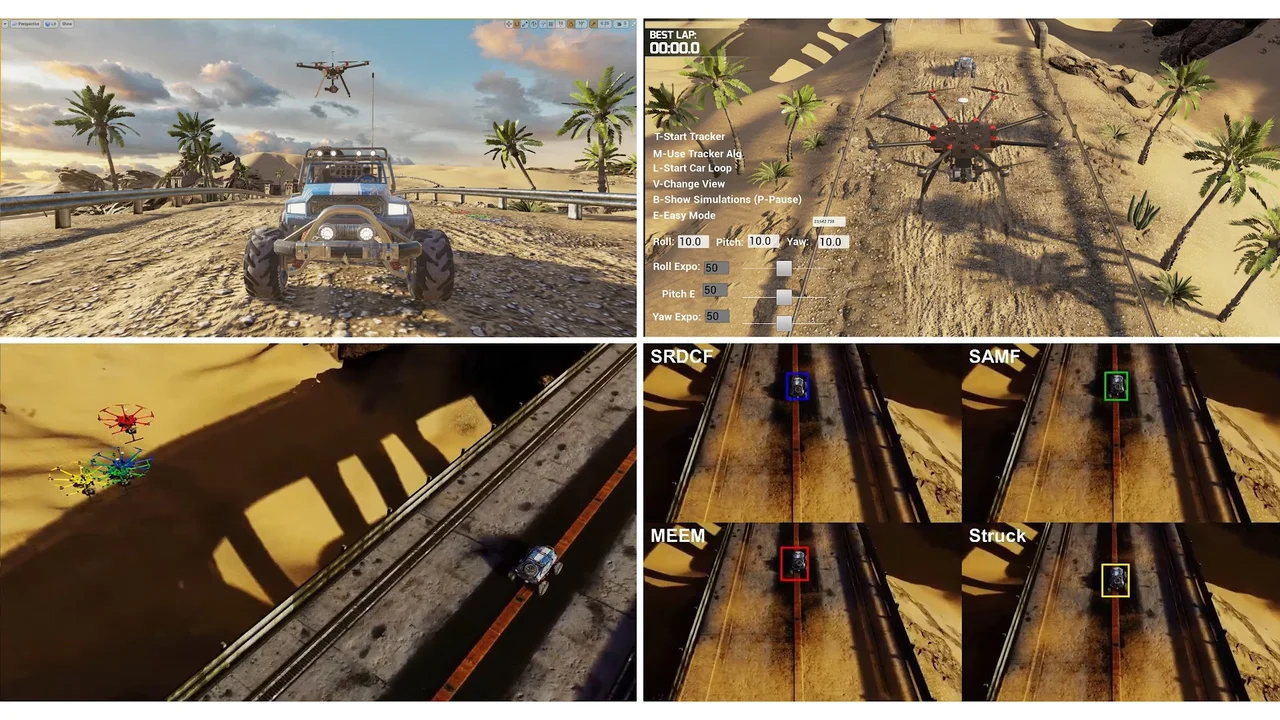Select the Pitch value input box
Viewport: 1280px width, 720px height.
click(x=762, y=241)
